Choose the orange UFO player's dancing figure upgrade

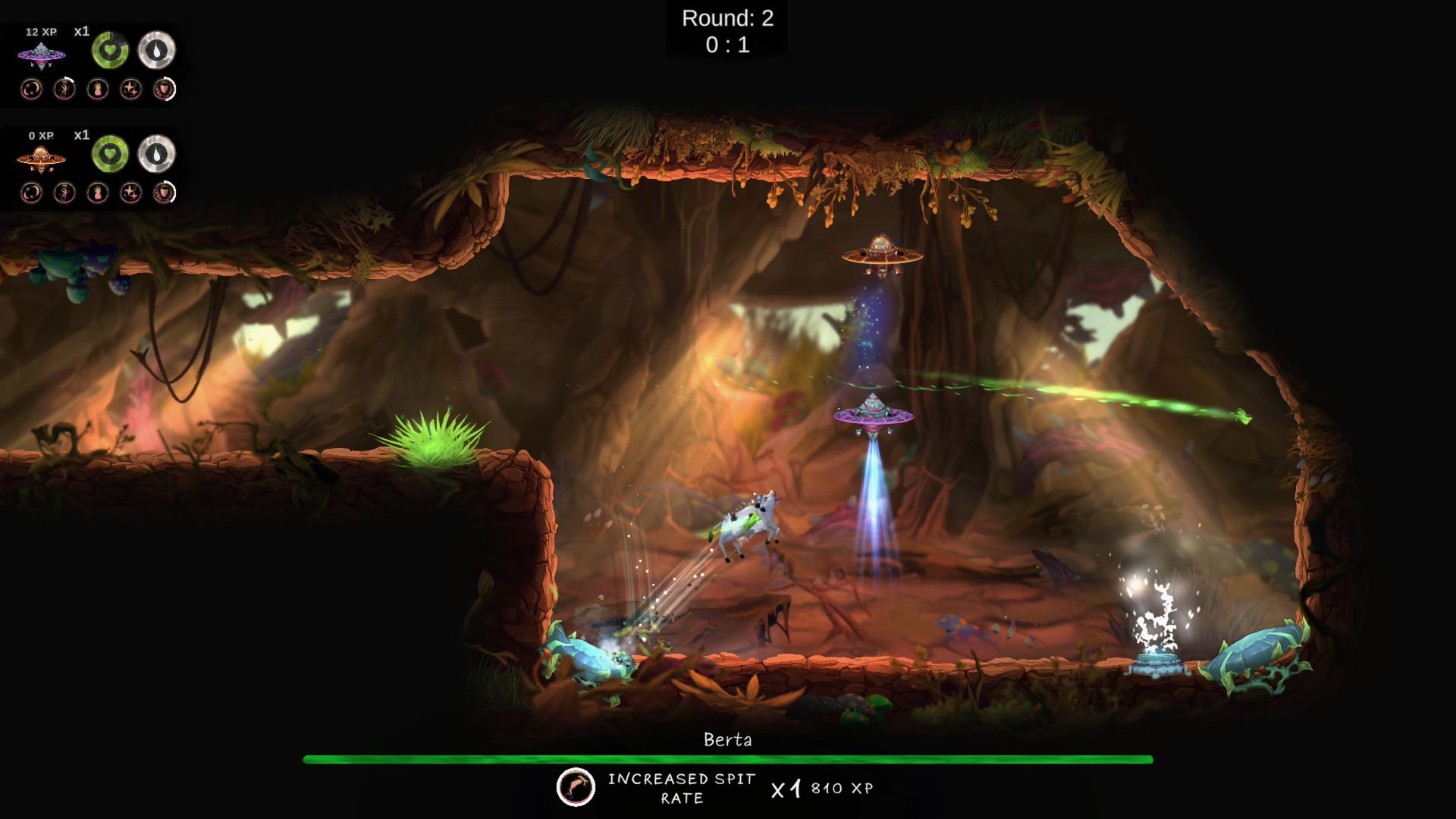tap(64, 193)
